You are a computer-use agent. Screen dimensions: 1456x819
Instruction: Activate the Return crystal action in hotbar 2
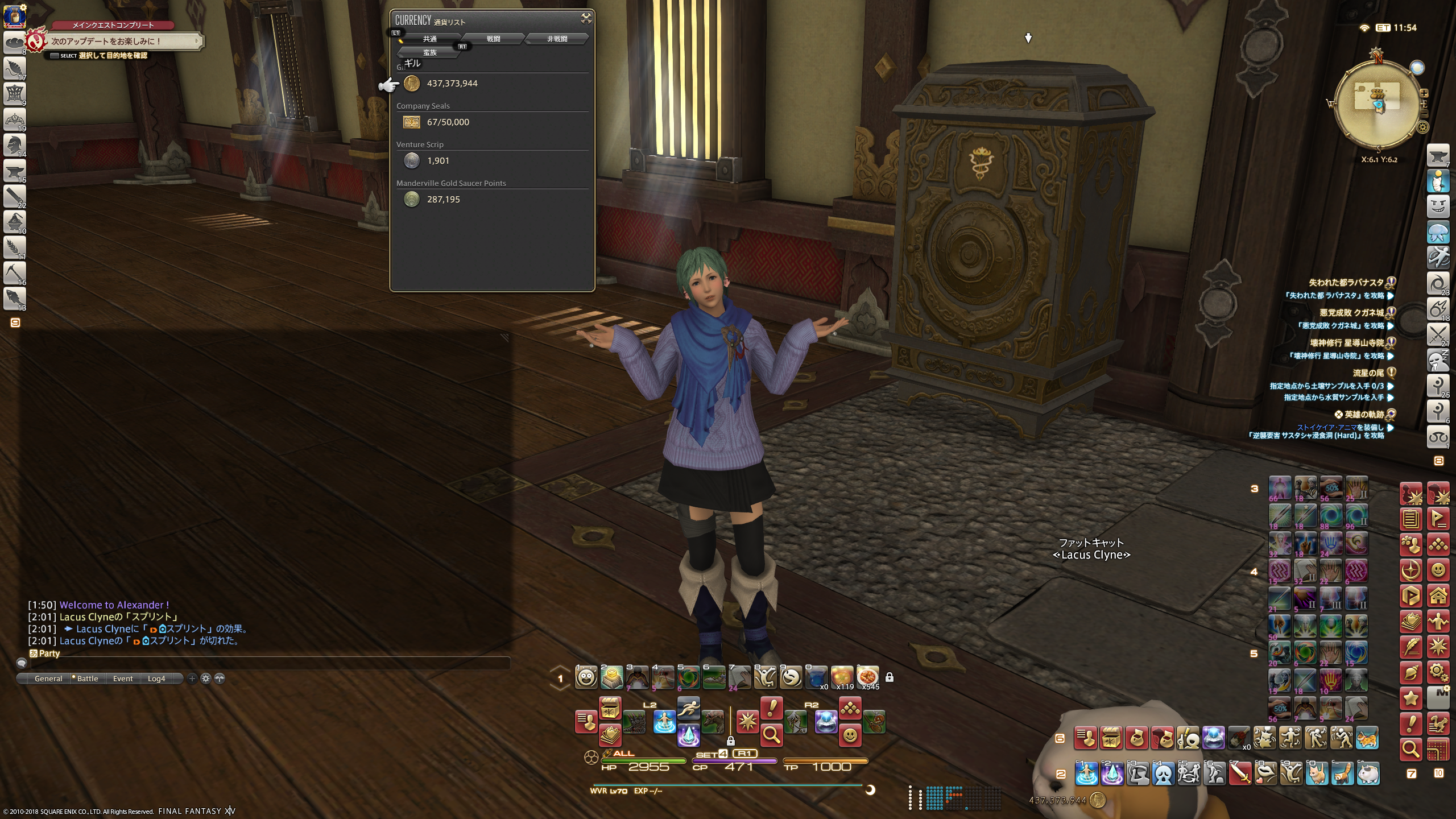point(1112,773)
